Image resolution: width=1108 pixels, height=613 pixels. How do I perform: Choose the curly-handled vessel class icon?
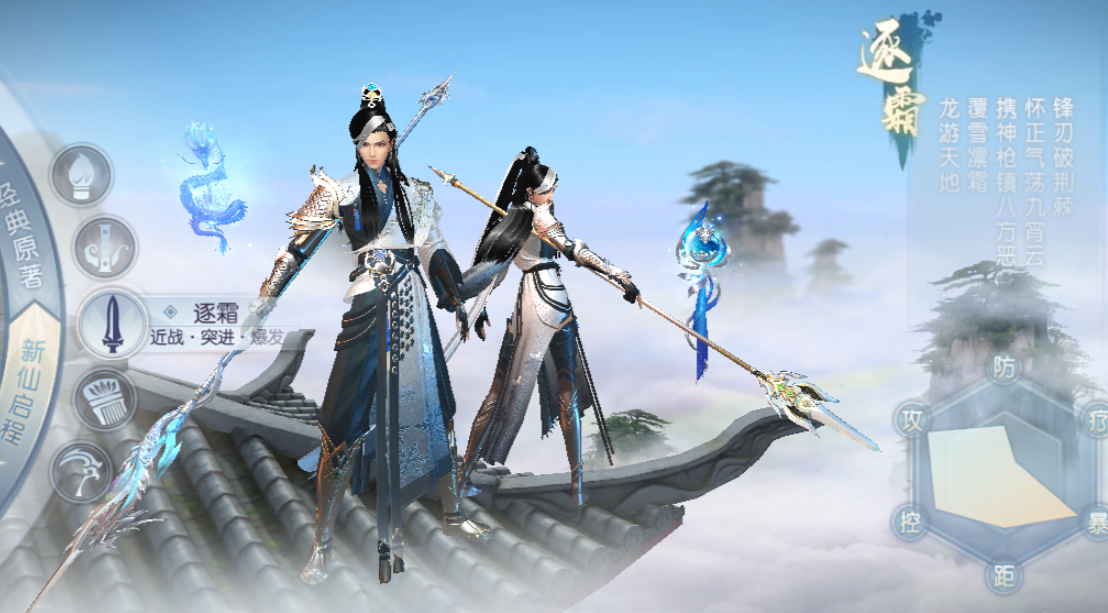[105, 246]
